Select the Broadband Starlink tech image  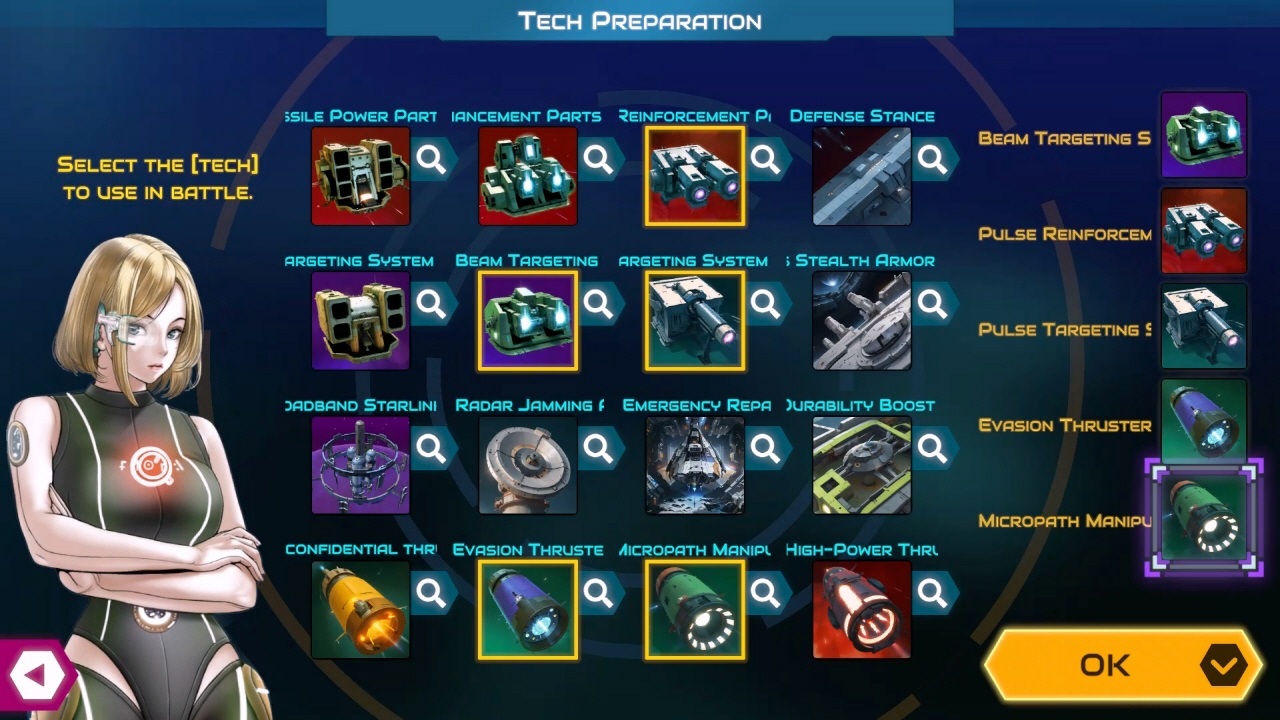pos(360,464)
